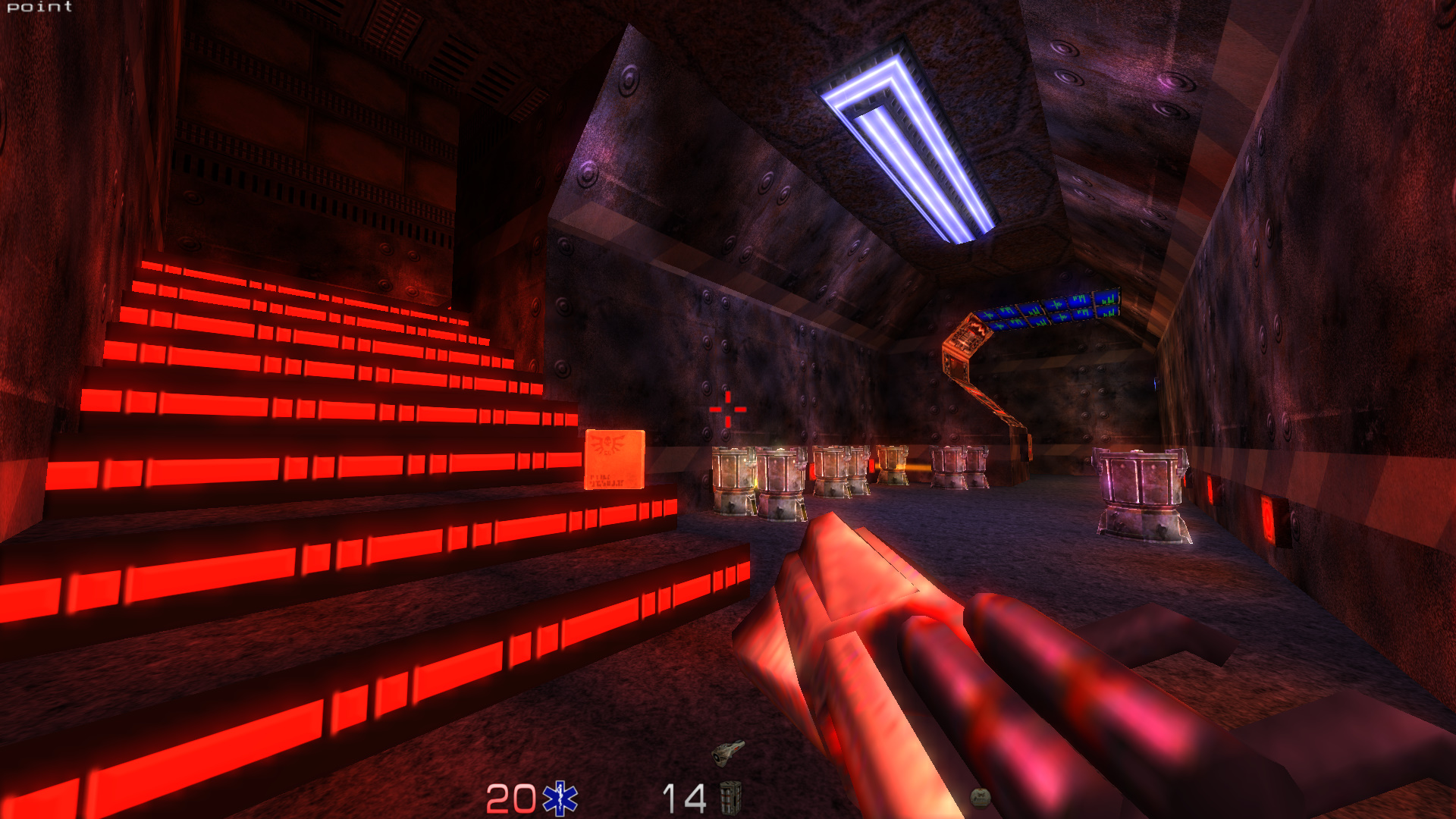Click the shotgun weapon pickup icon
Viewport: 1456px width, 819px height.
(728, 752)
